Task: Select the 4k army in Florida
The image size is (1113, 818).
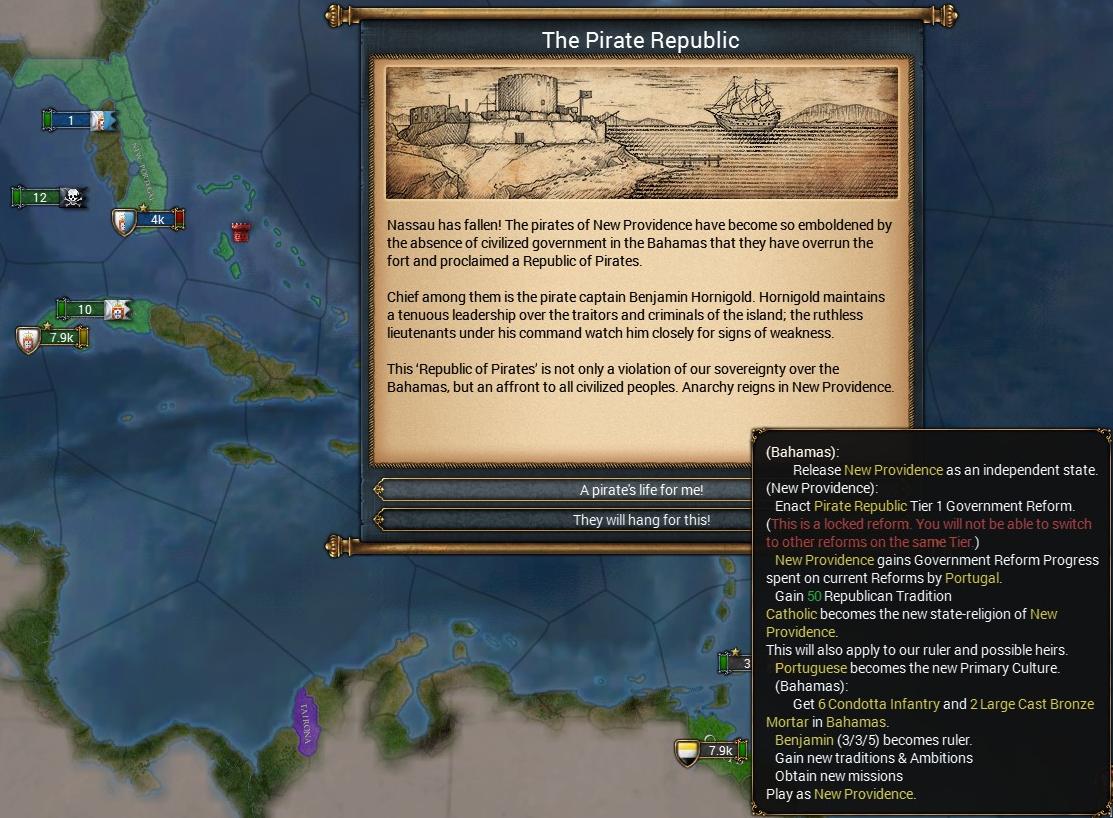Action: (152, 219)
